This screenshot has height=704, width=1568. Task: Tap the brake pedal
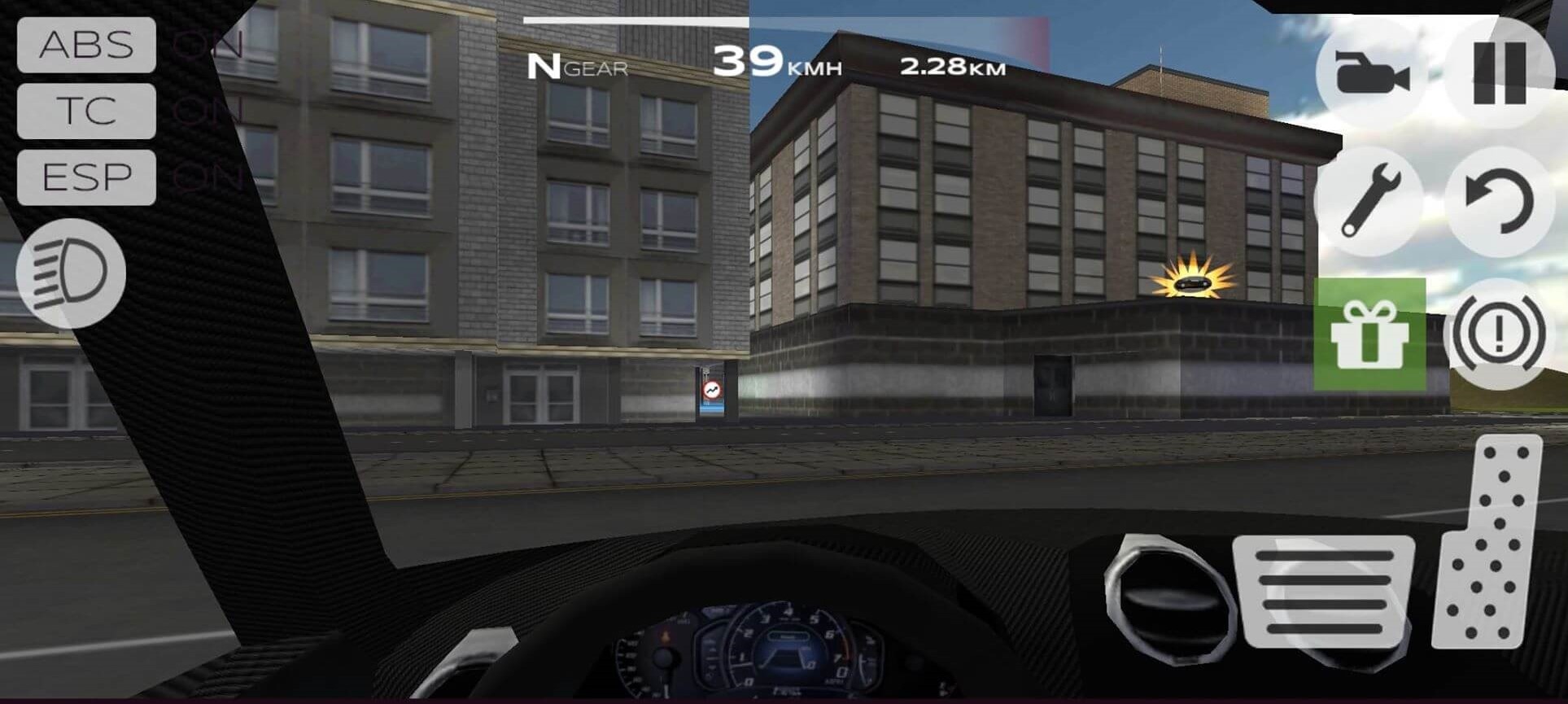pos(1324,591)
